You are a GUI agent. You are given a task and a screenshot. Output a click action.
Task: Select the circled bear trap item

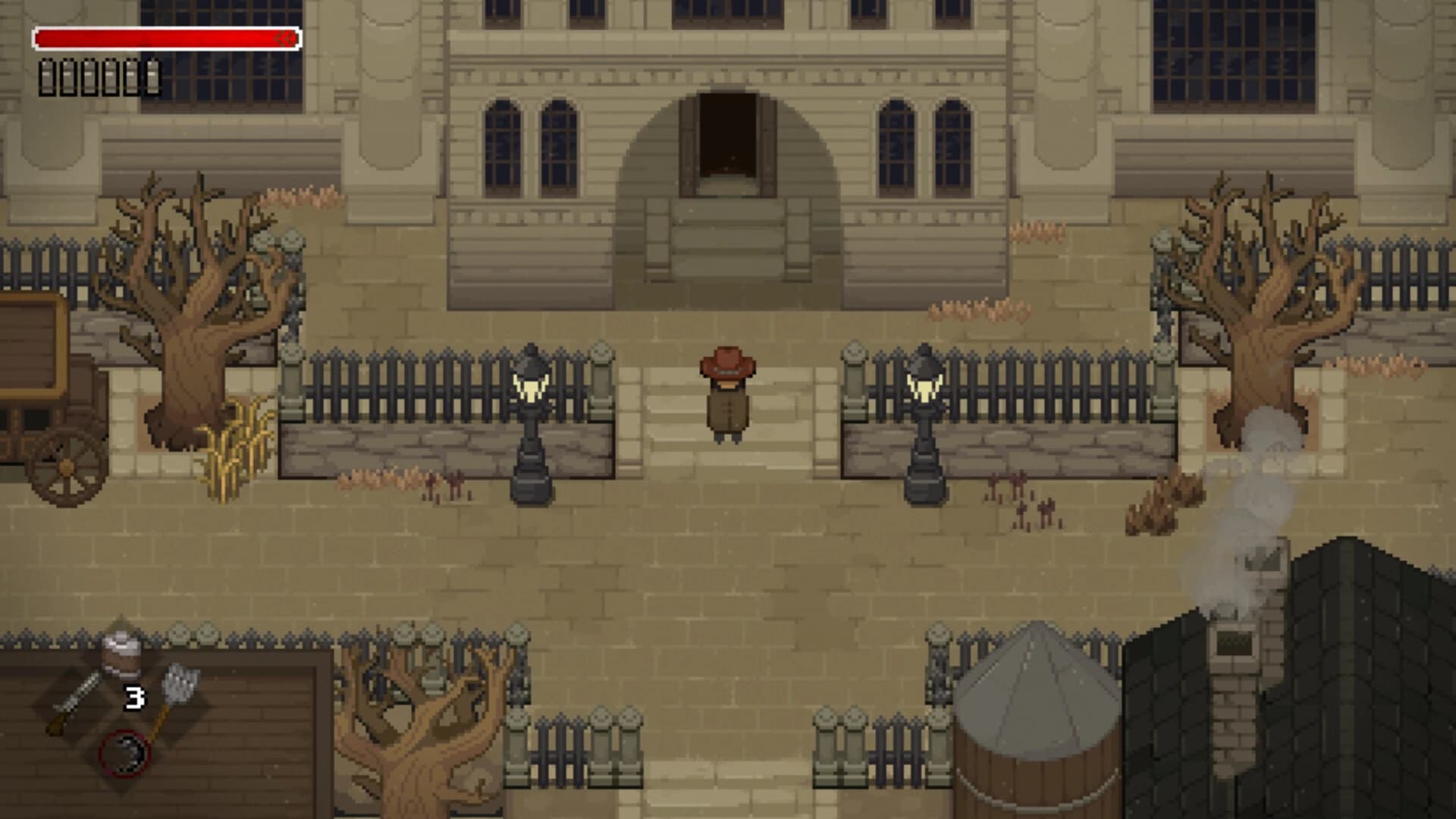click(x=124, y=752)
